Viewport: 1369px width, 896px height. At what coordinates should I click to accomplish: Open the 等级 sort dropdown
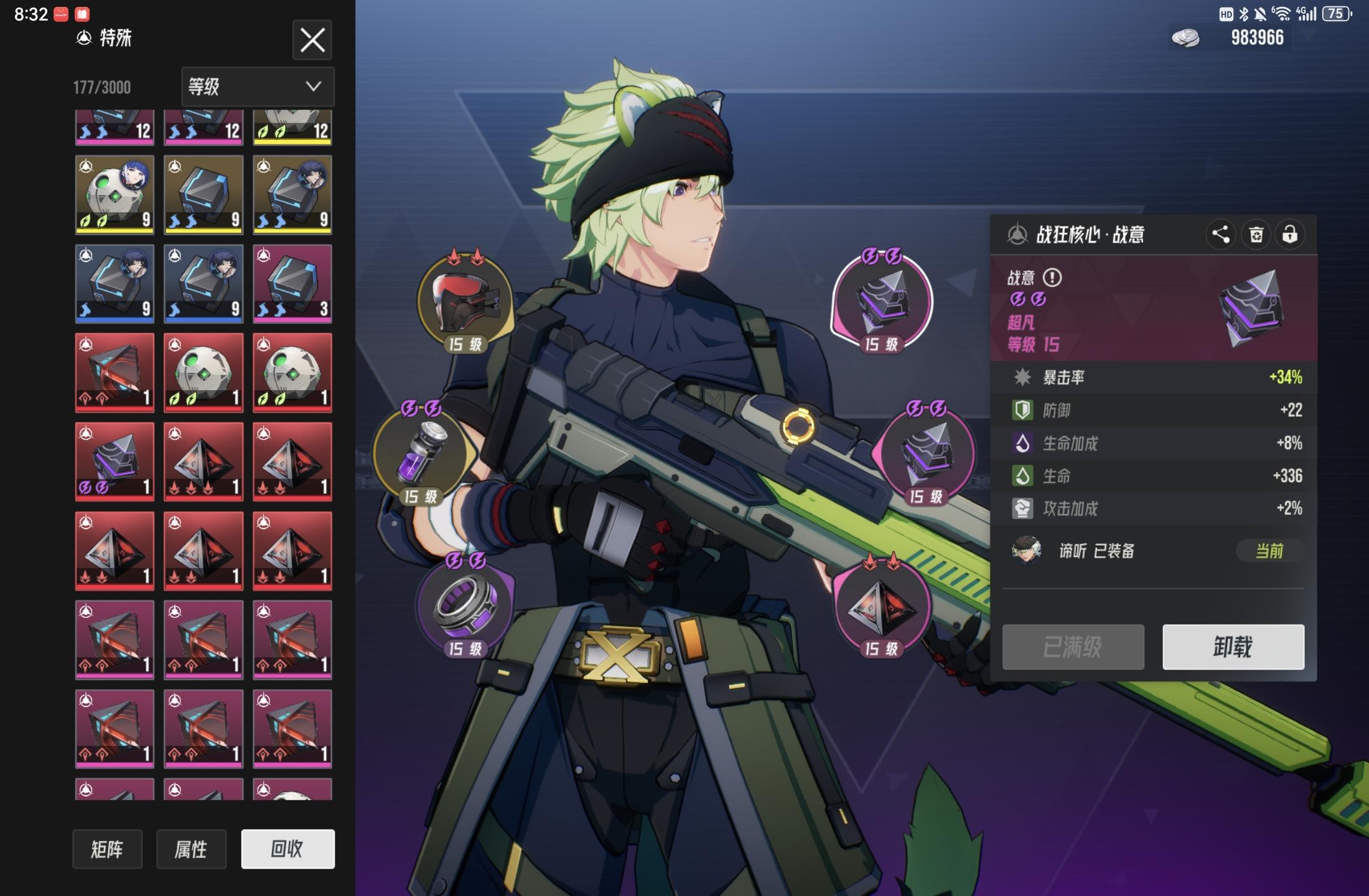pyautogui.click(x=258, y=86)
